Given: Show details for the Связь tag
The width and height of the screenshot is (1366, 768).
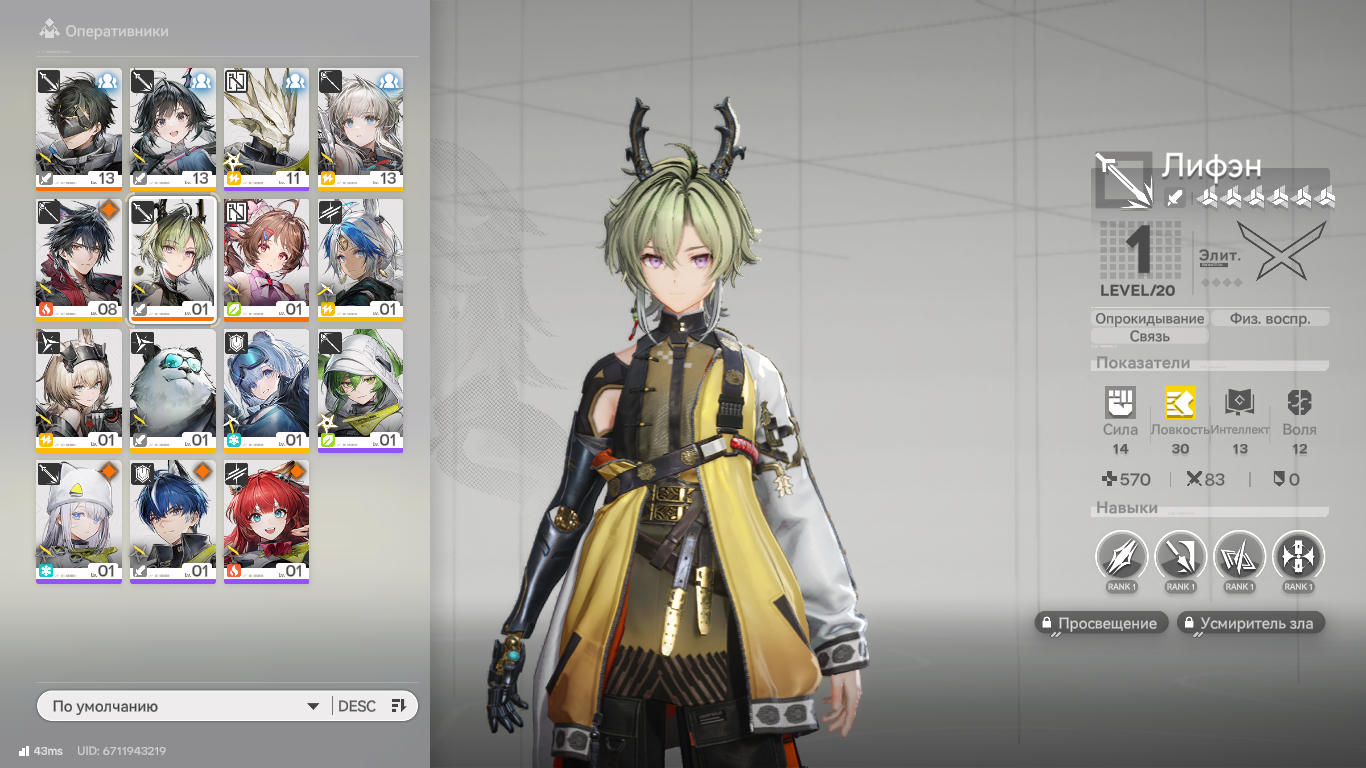Looking at the screenshot, I should coord(1149,337).
